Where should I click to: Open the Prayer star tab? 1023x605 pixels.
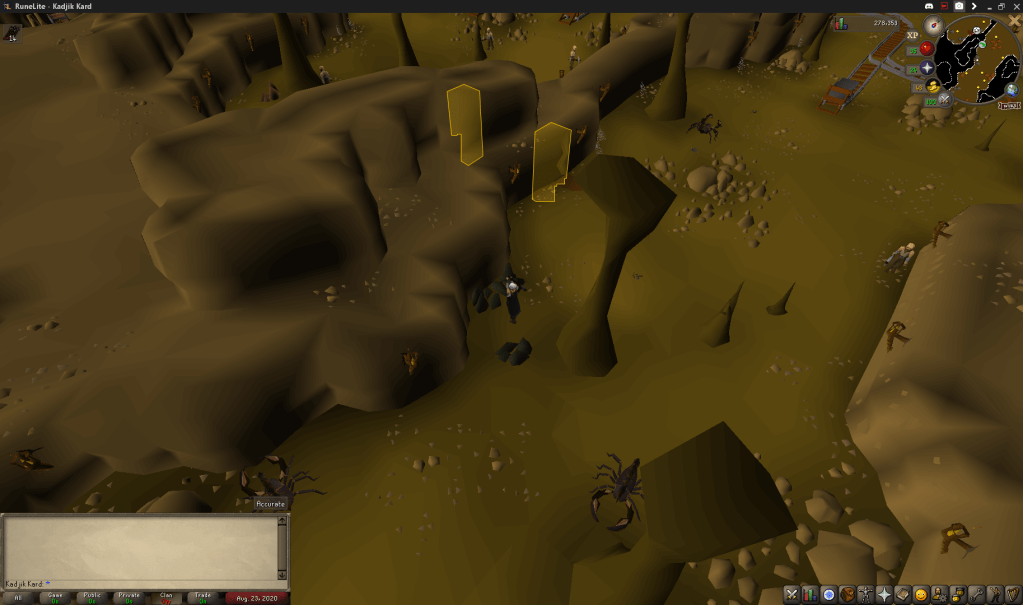(884, 595)
